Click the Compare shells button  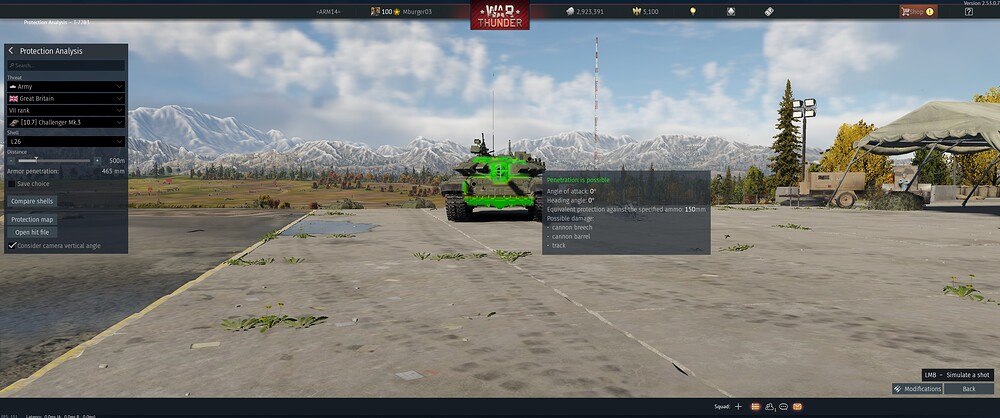[x=32, y=202]
